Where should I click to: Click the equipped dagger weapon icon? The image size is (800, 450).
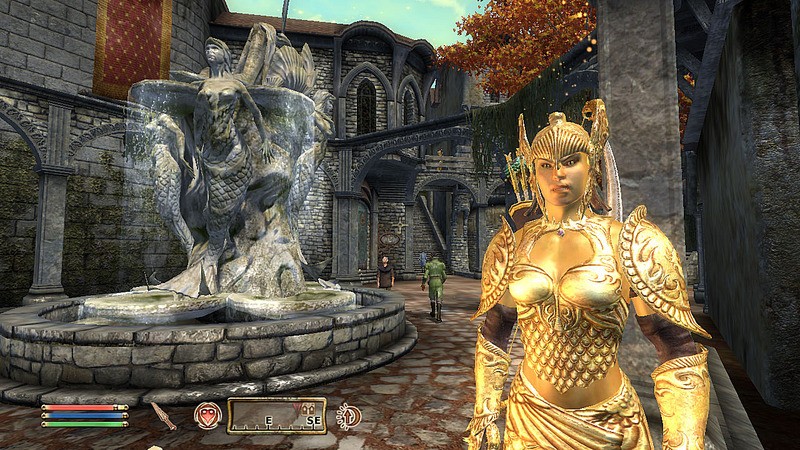coord(164,416)
